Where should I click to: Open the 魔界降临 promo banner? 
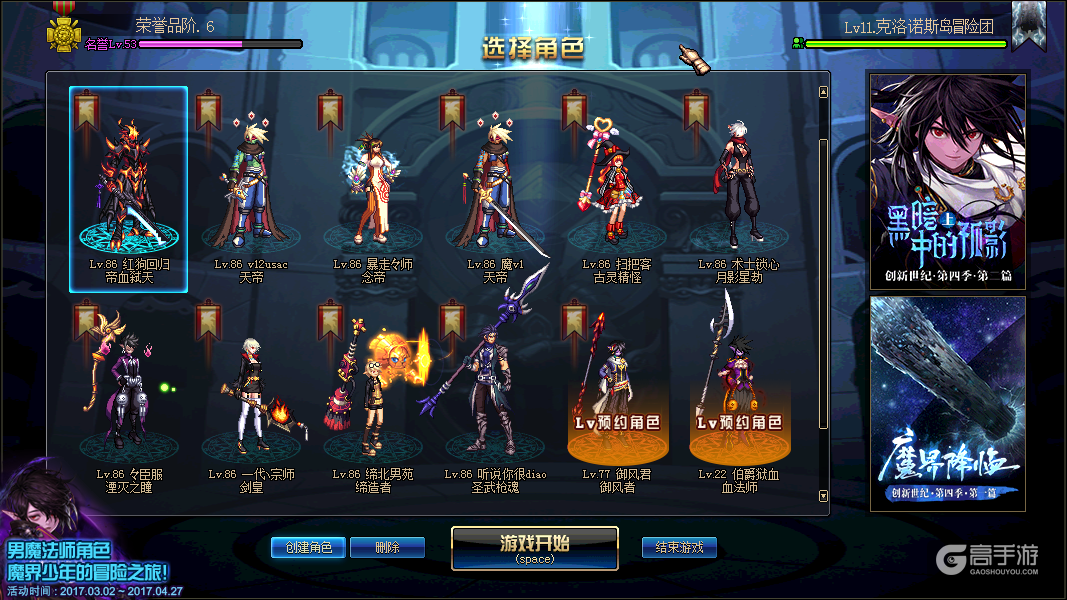click(x=947, y=403)
